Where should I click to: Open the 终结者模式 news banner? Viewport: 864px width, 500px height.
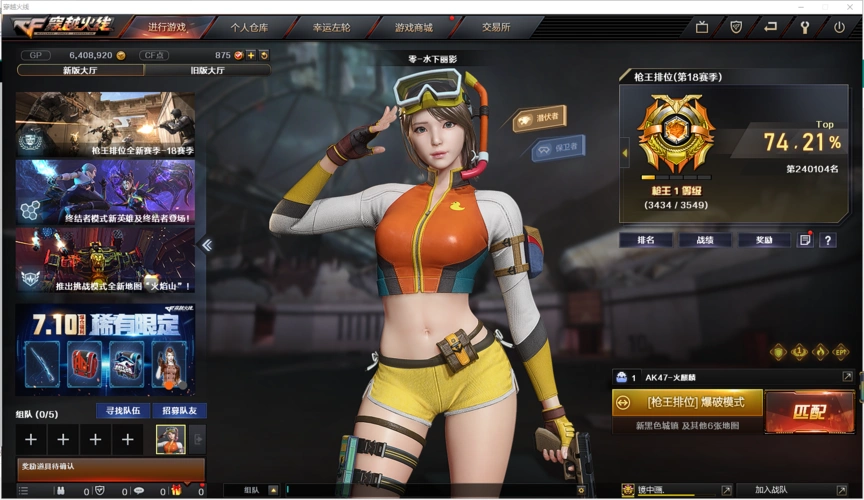(105, 191)
